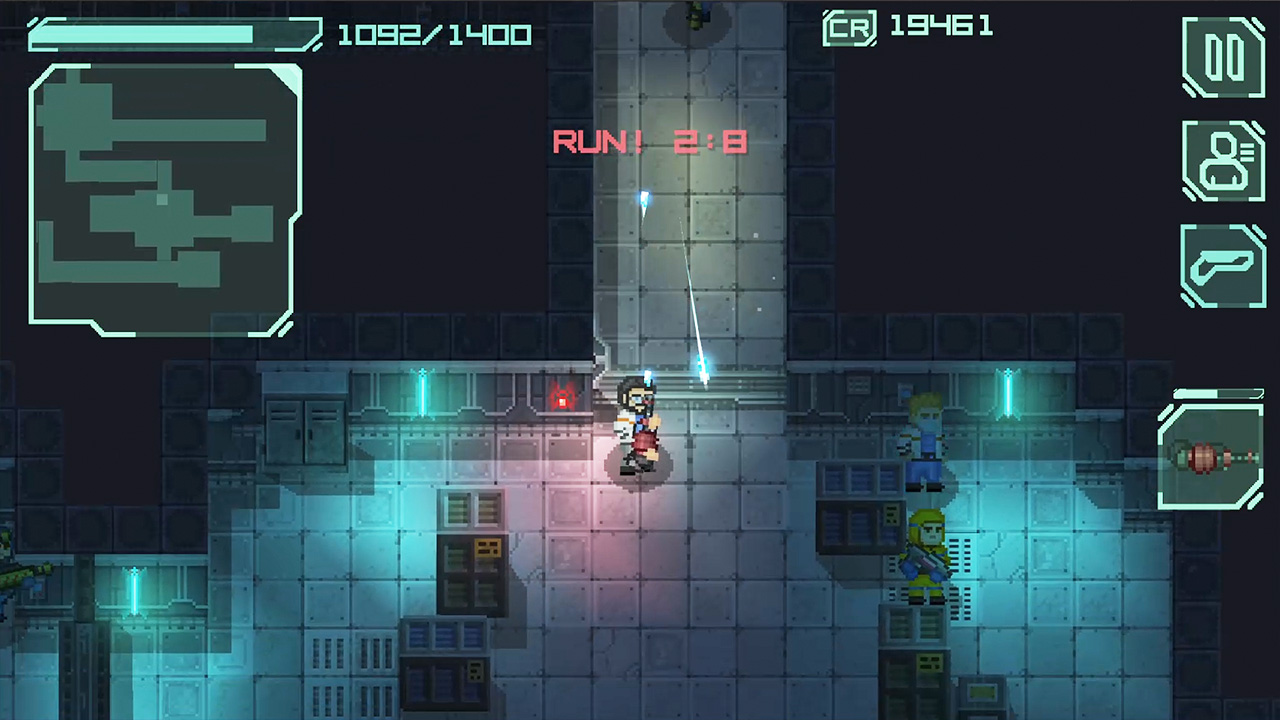Image resolution: width=1280 pixels, height=720 pixels.
Task: Expand the health readout 1092/1400
Action: tap(434, 34)
